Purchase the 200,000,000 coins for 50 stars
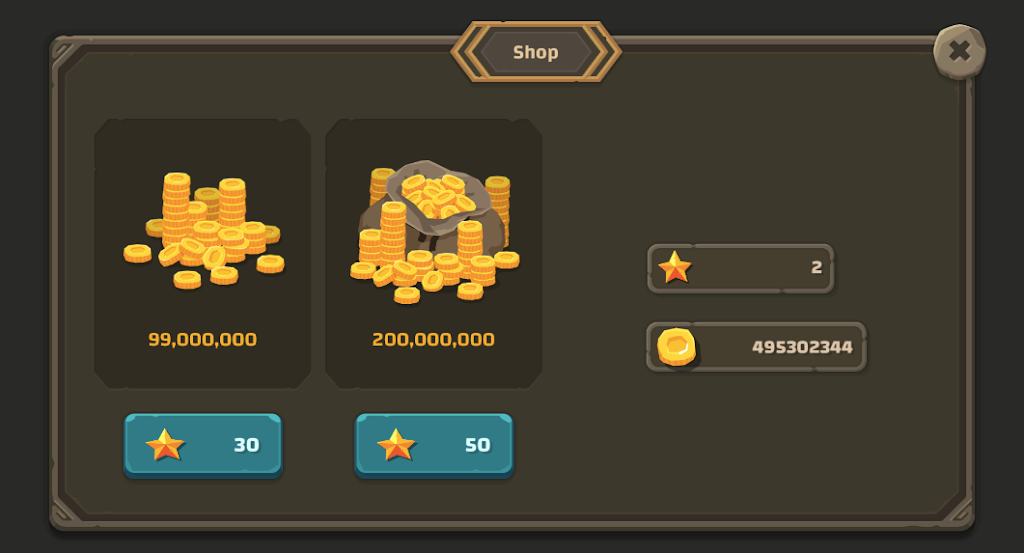 pyautogui.click(x=434, y=445)
